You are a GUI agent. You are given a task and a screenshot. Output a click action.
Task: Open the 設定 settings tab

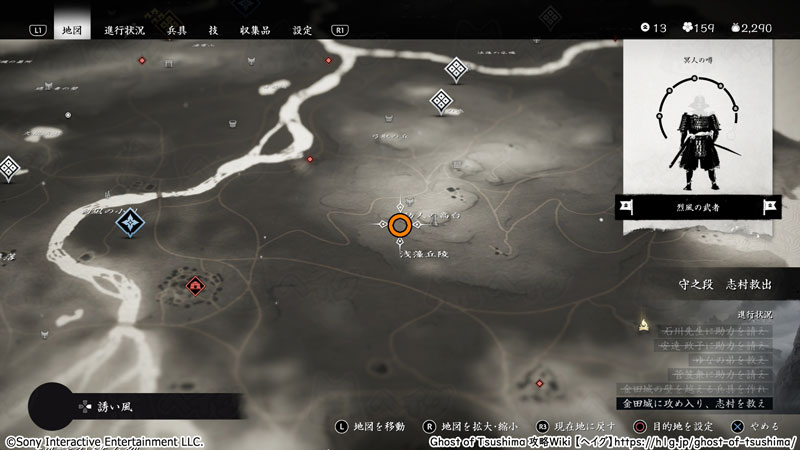pyautogui.click(x=302, y=30)
